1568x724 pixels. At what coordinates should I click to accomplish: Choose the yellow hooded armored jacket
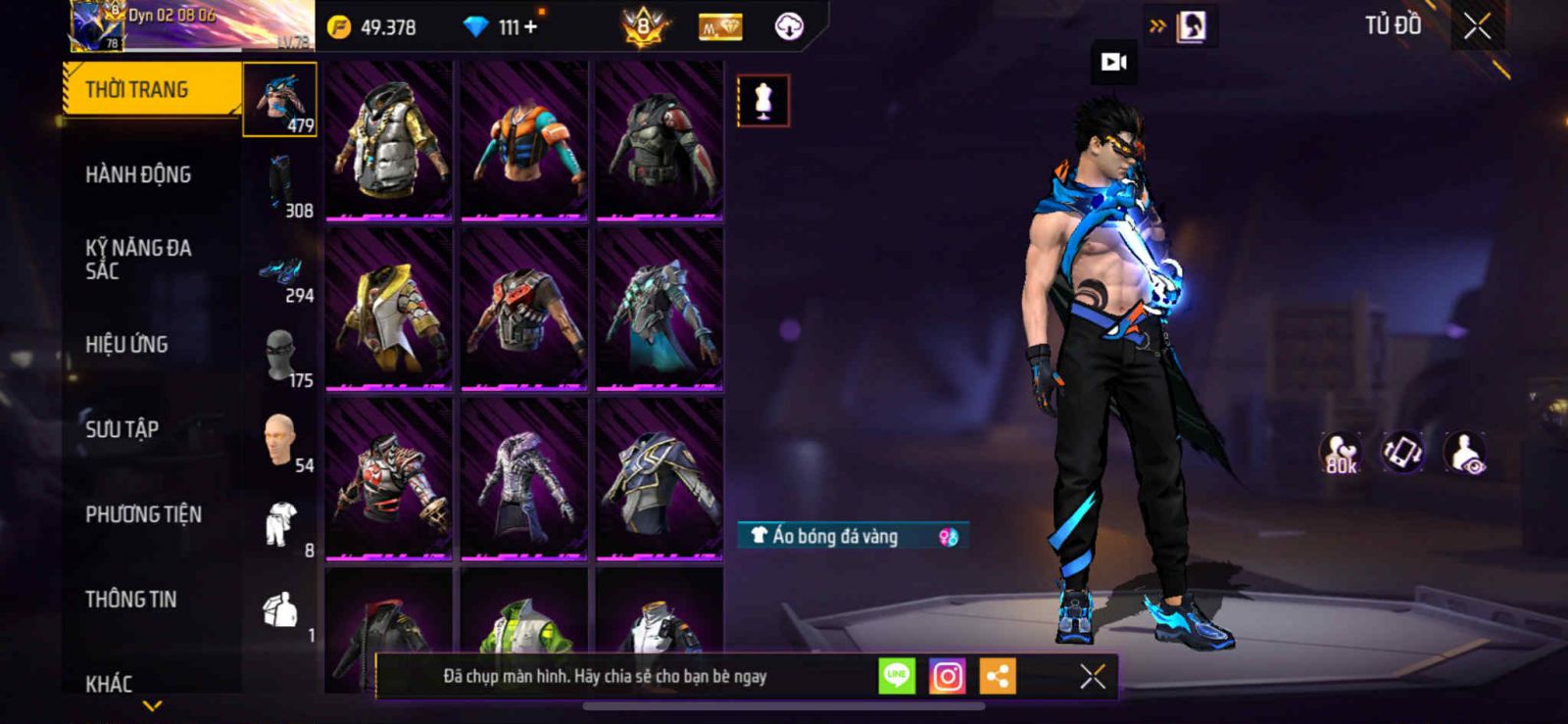(389, 310)
